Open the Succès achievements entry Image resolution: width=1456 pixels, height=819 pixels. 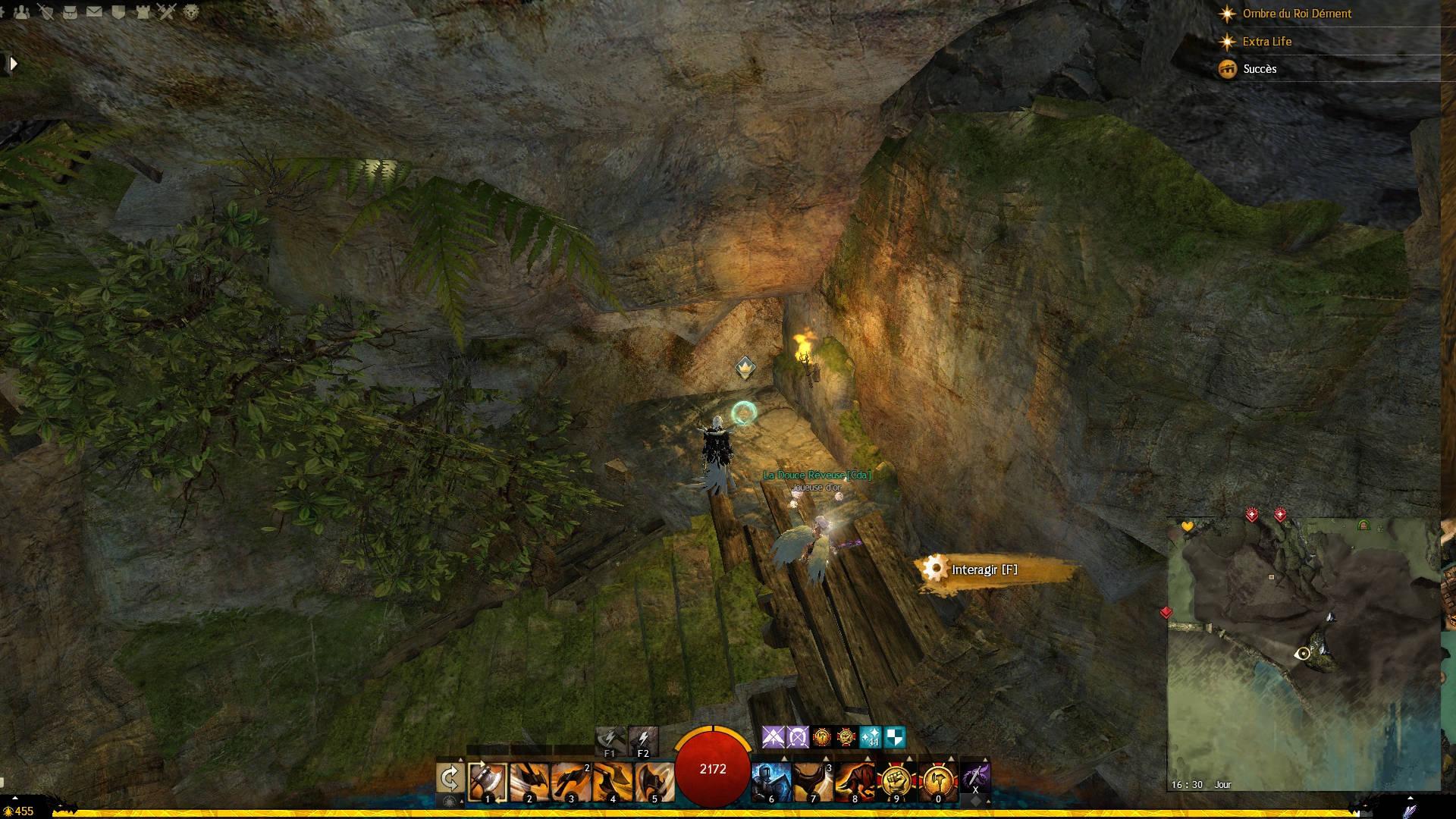coord(1259,69)
